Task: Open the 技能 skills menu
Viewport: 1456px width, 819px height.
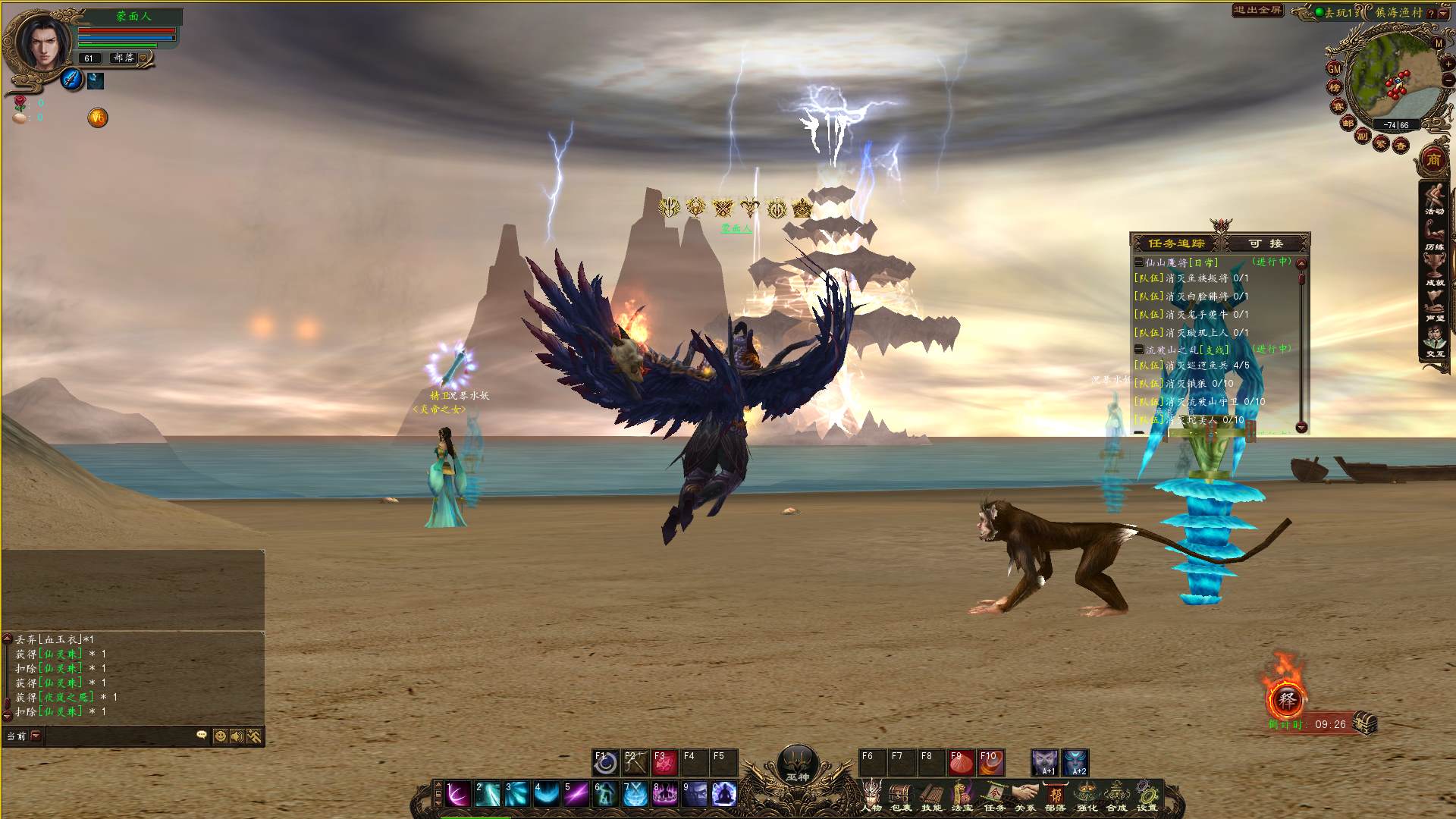Action: point(931,795)
